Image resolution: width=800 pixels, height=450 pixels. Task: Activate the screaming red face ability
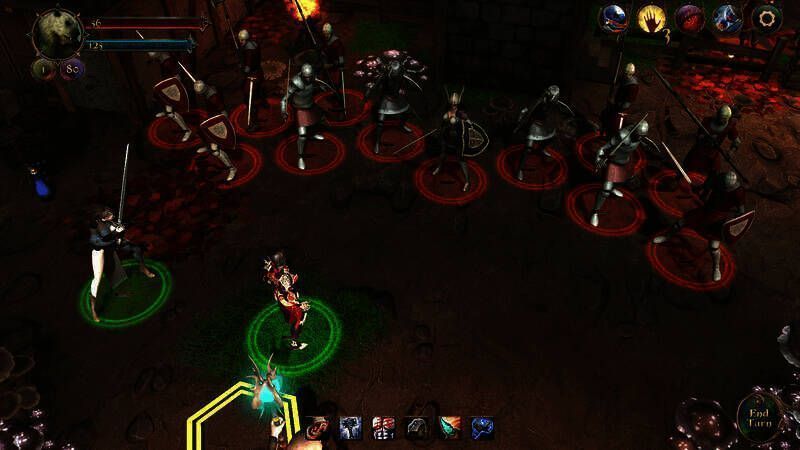click(x=319, y=429)
